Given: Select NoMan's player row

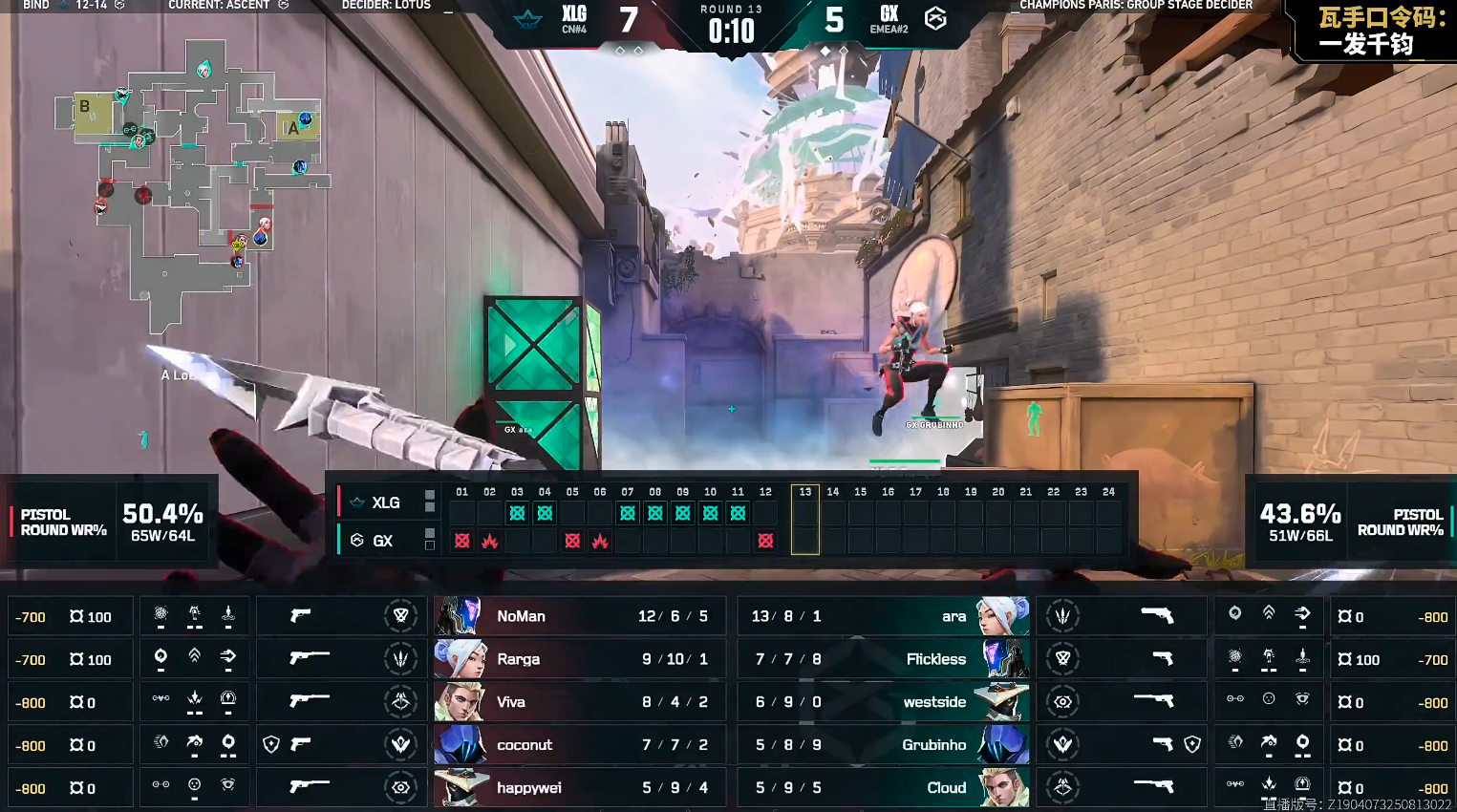Looking at the screenshot, I should (579, 616).
